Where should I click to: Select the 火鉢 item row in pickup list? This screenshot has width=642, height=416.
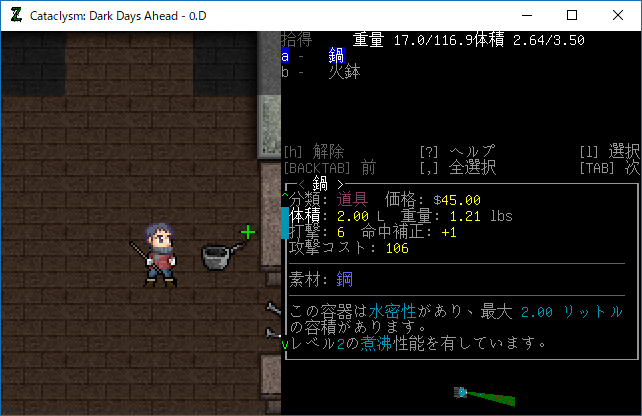[343, 72]
